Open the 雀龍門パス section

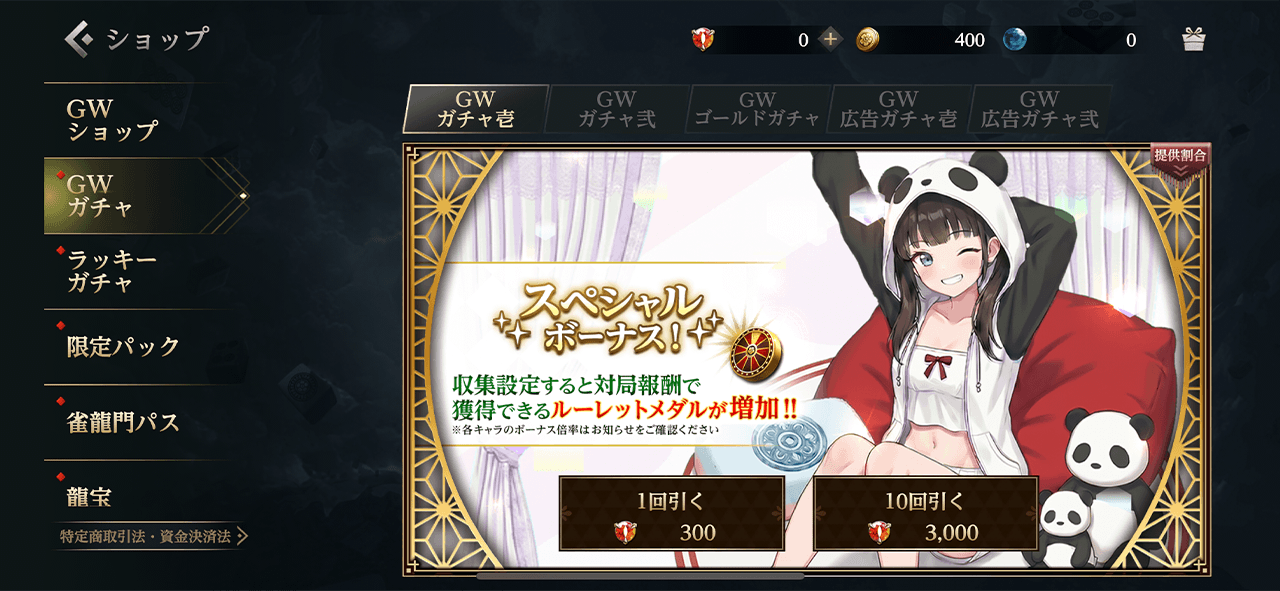pyautogui.click(x=125, y=422)
